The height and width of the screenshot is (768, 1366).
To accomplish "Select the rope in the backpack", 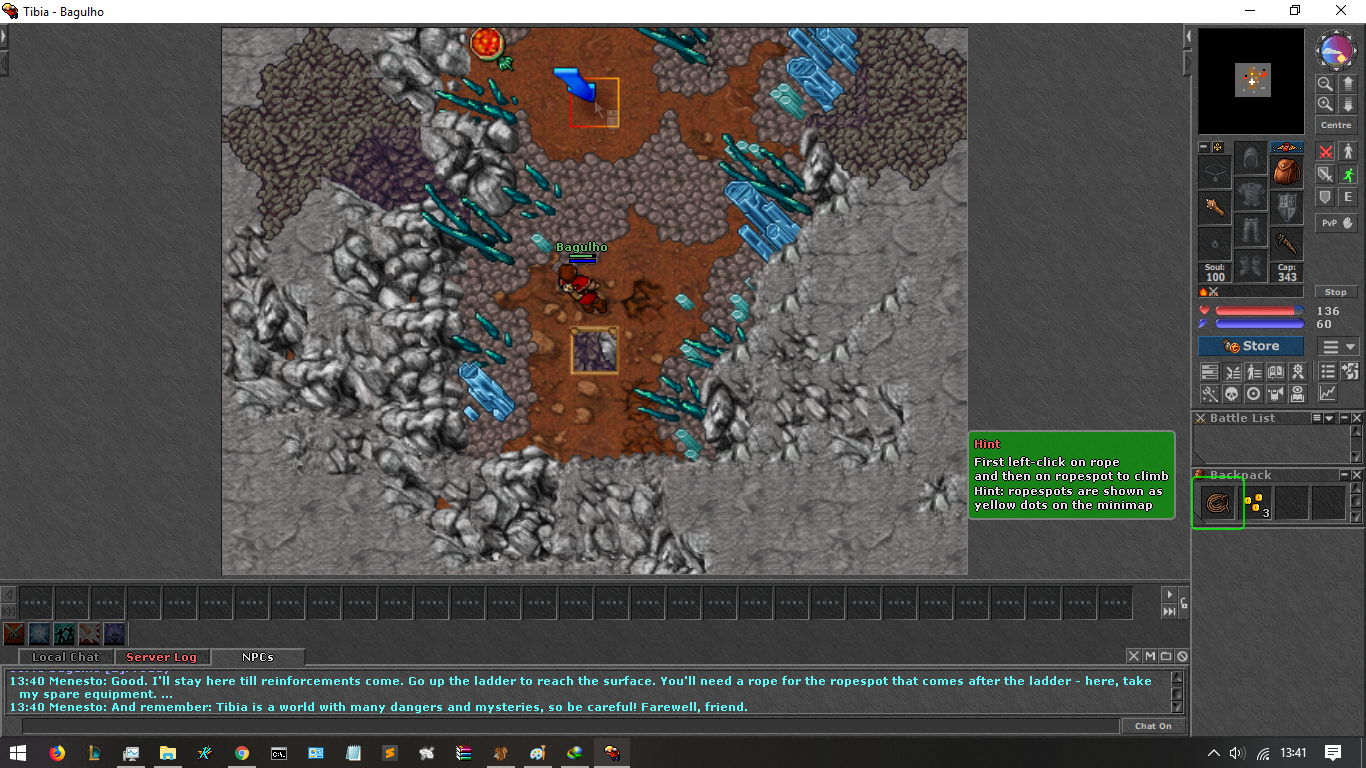I will [x=1217, y=503].
